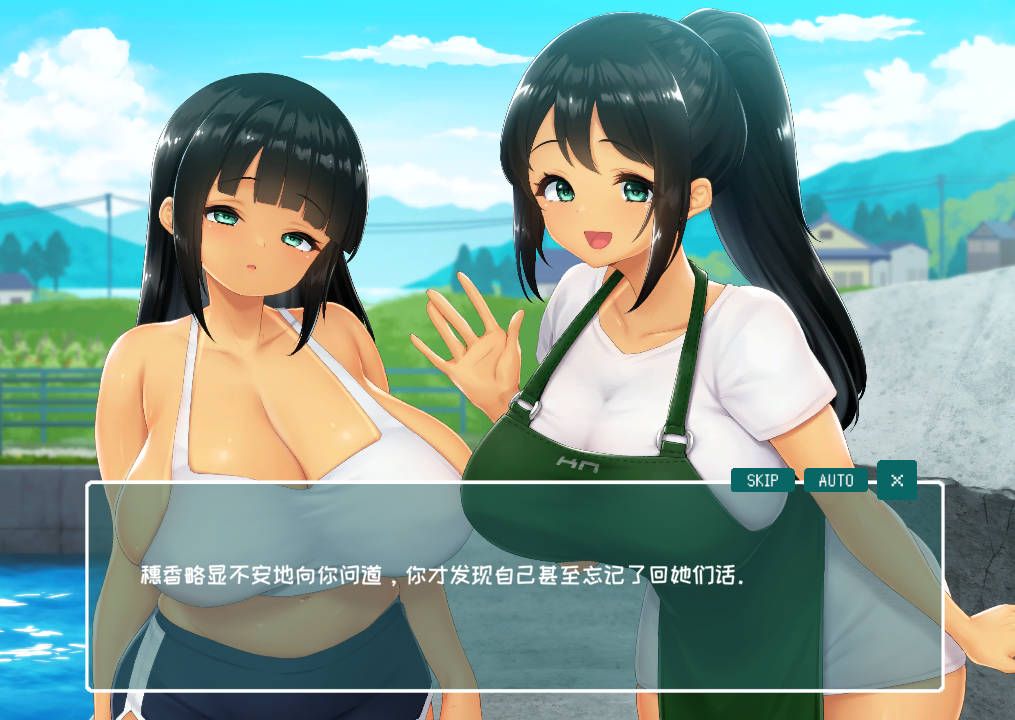Image resolution: width=1015 pixels, height=720 pixels.
Task: Click the SKIP button
Action: 762,480
